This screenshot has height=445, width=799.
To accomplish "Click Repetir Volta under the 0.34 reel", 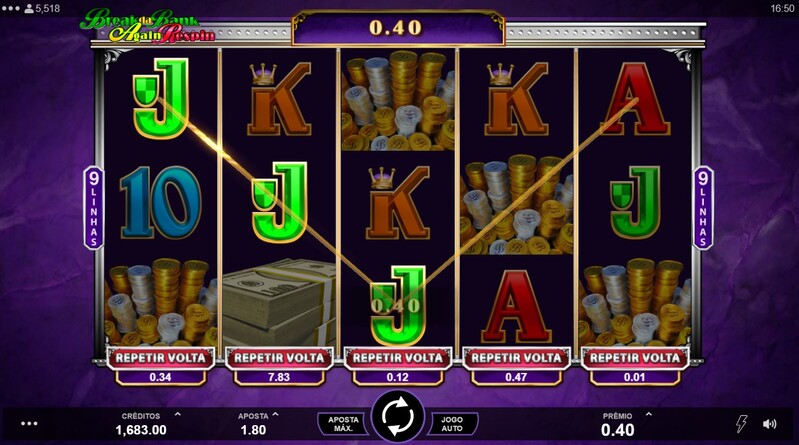I will click(x=159, y=357).
